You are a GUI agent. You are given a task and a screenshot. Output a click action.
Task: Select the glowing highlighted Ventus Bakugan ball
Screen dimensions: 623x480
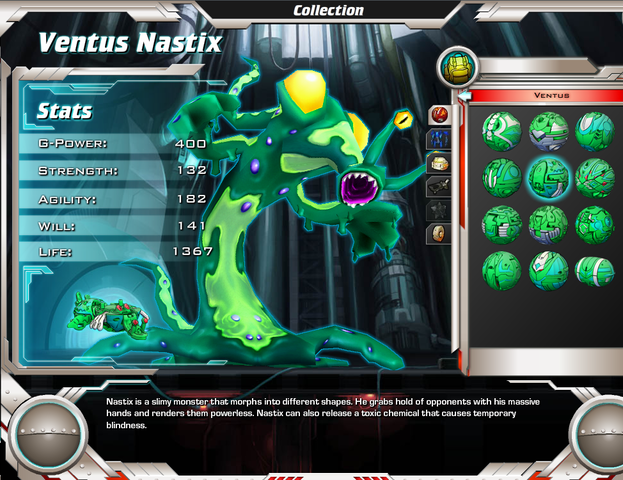click(547, 176)
